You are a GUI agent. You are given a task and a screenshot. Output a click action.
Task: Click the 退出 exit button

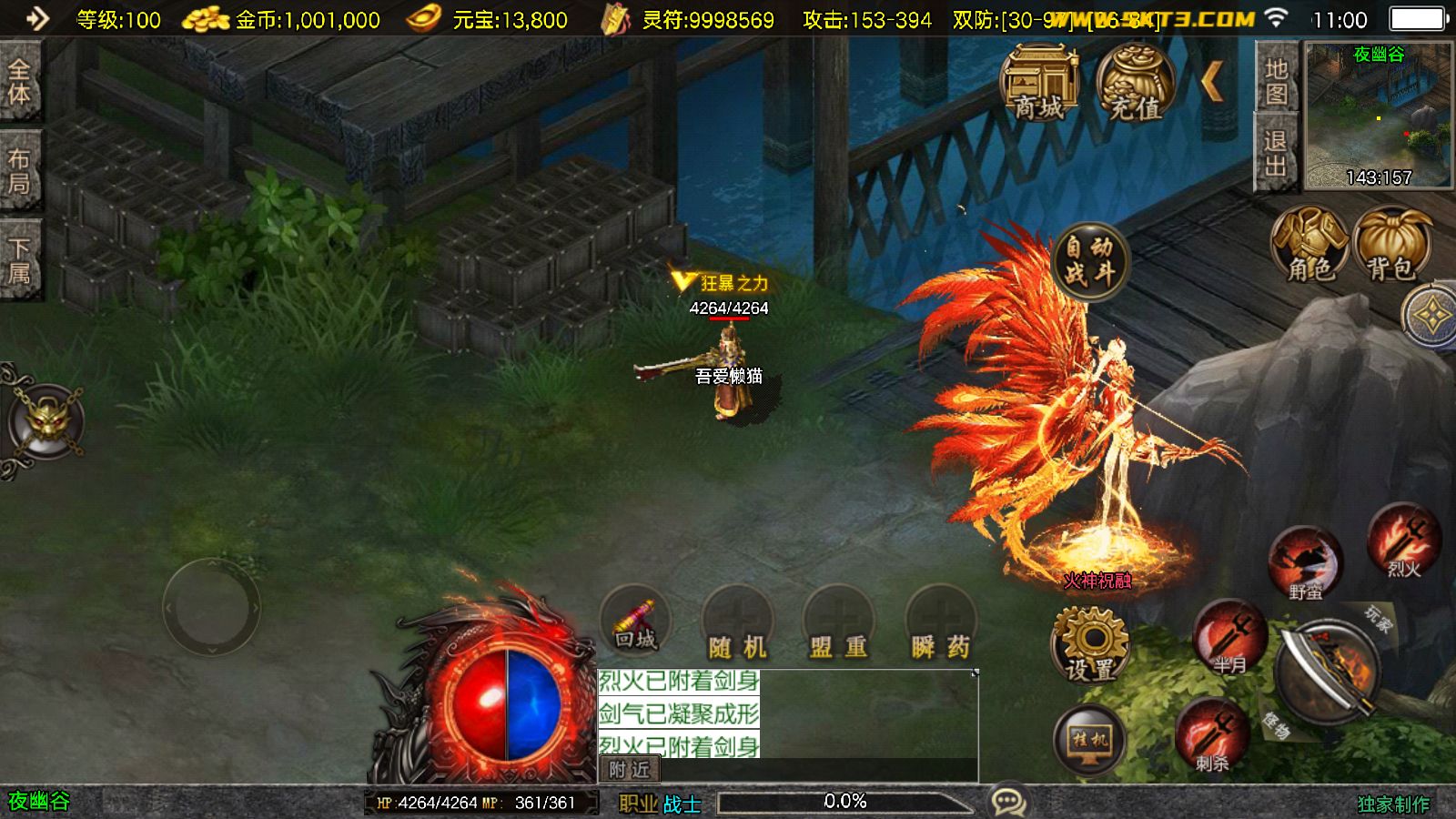coord(1276,153)
